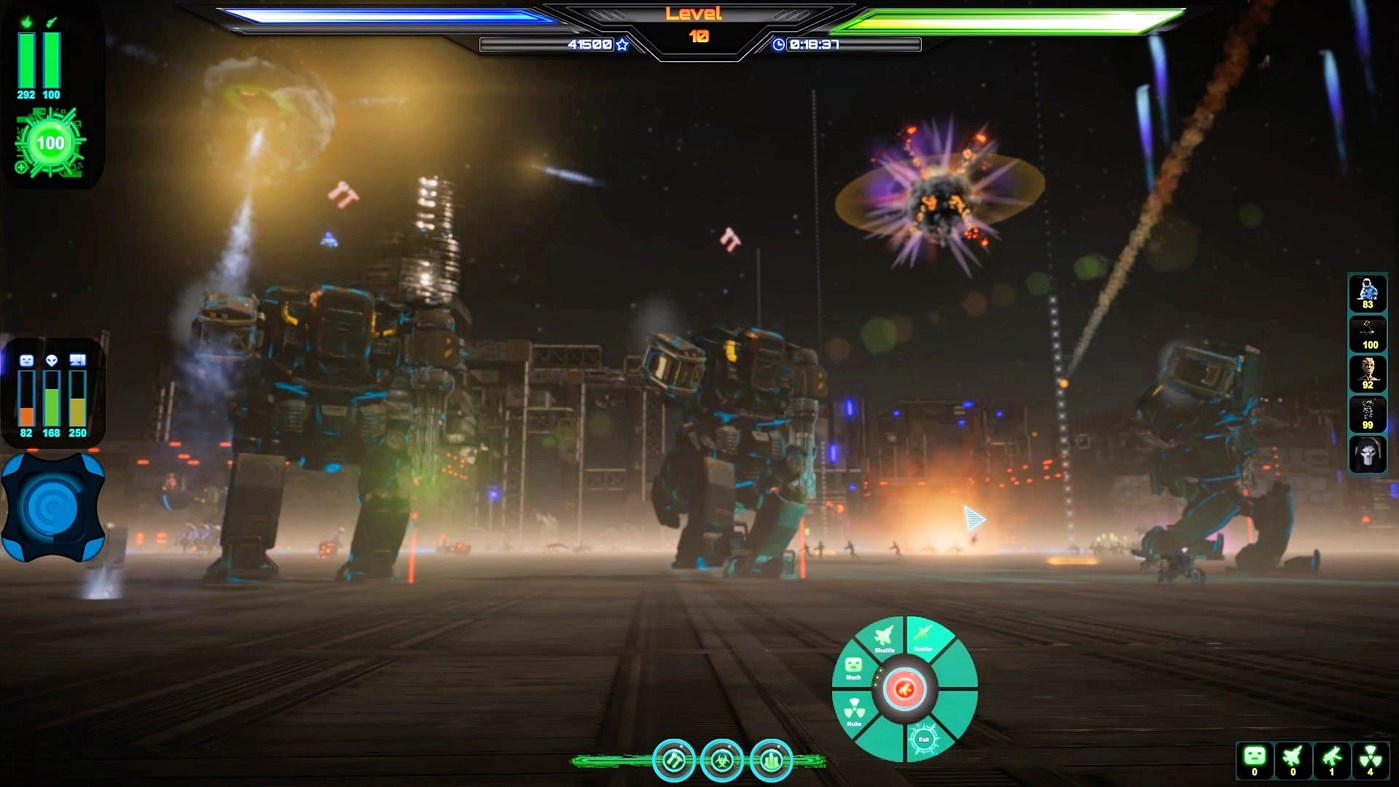Screen dimensions: 1399x787
Task: Click the Level 10 banner at the top
Action: click(698, 19)
